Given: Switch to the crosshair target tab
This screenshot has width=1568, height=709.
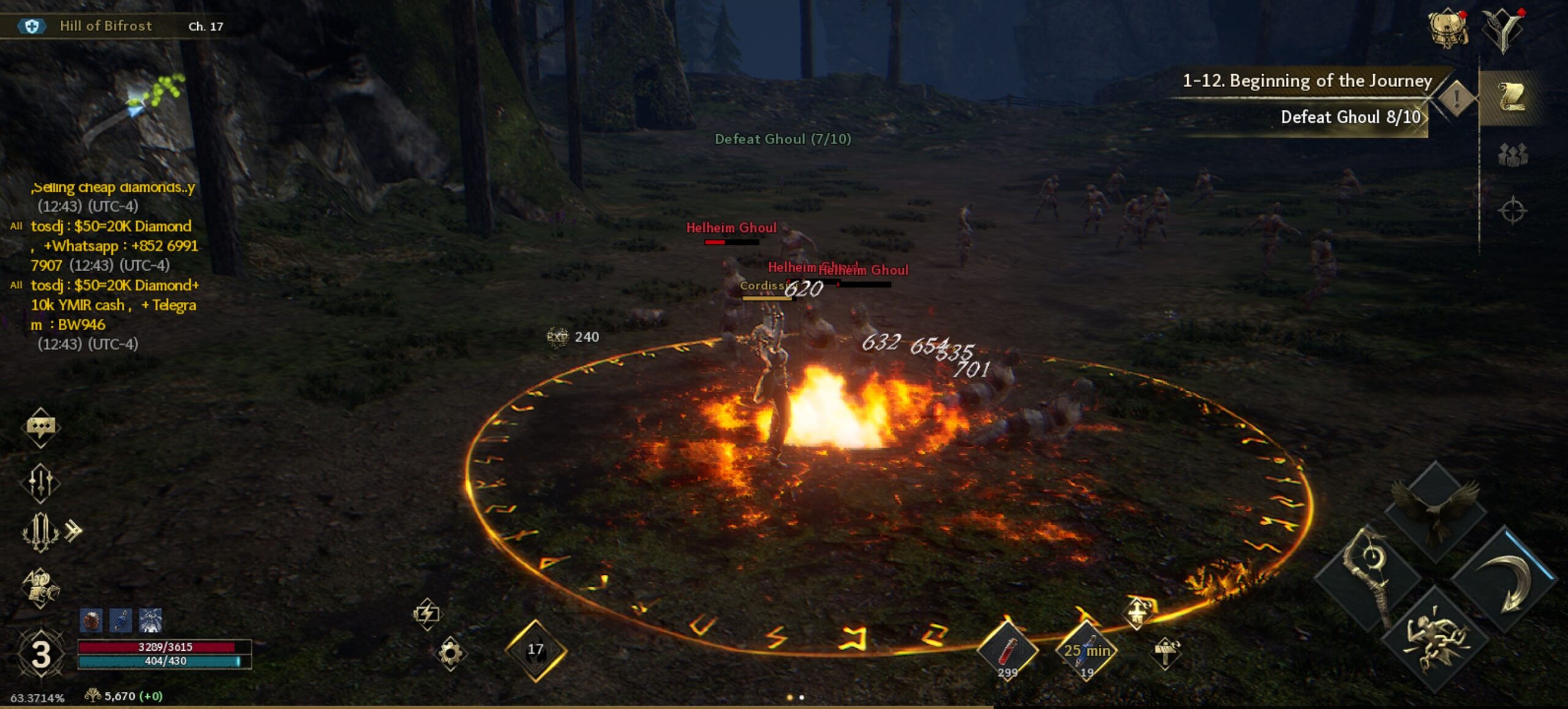Looking at the screenshot, I should coord(1512,211).
